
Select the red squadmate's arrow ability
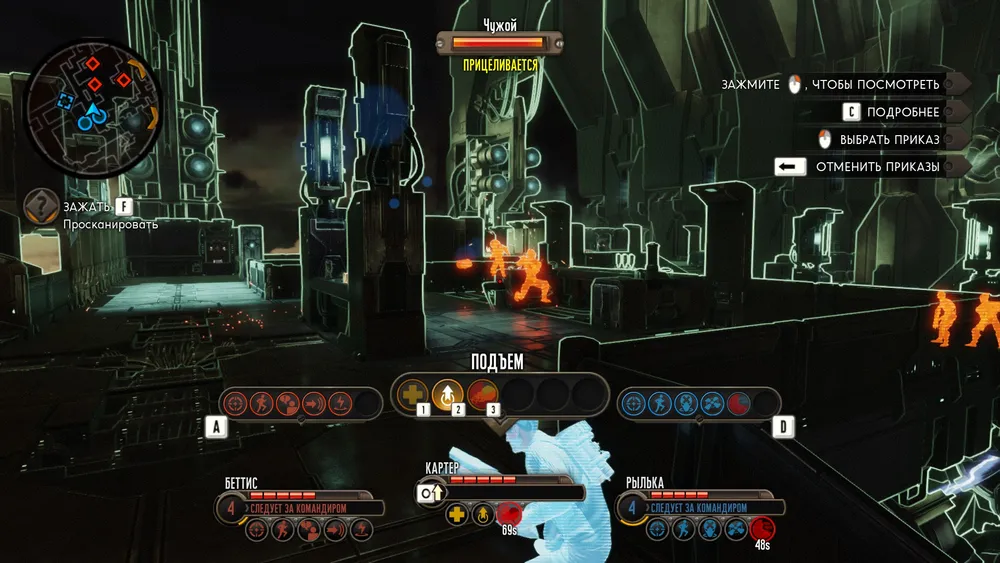pyautogui.click(x=315, y=404)
